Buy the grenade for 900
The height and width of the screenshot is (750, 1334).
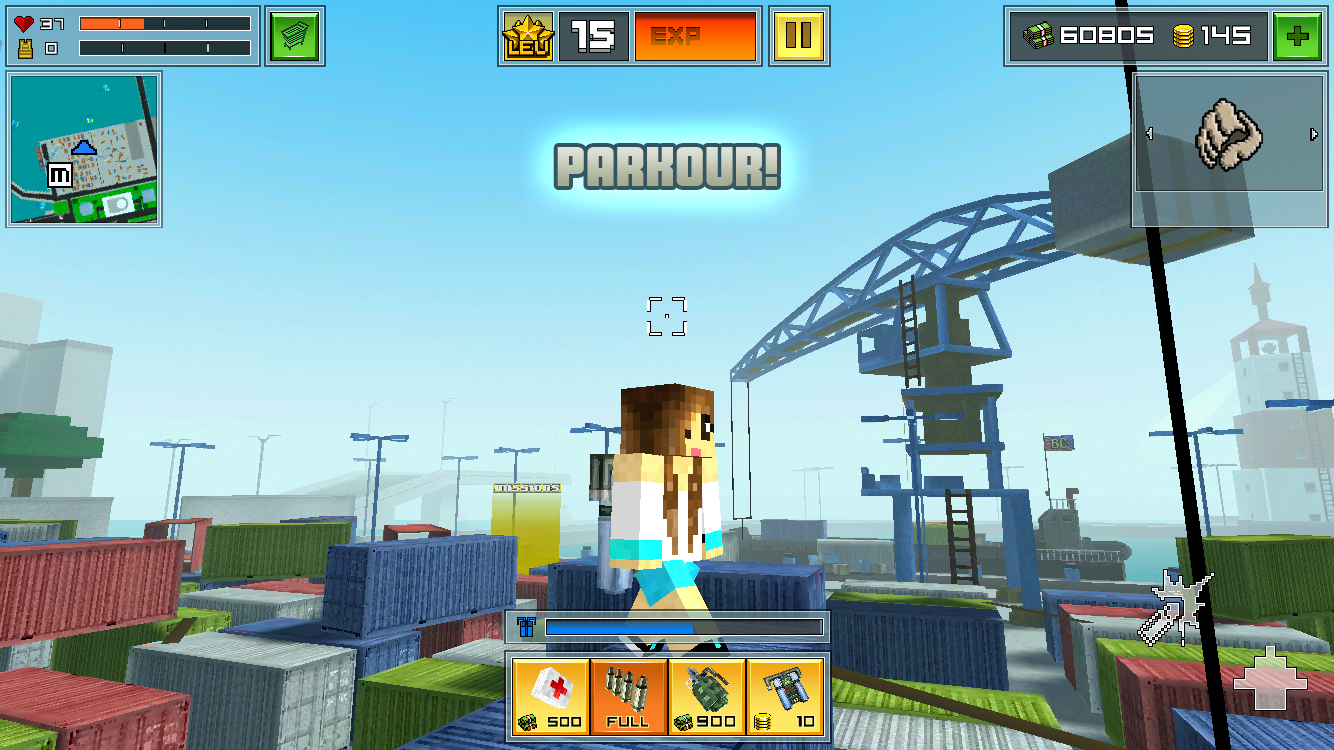click(706, 695)
